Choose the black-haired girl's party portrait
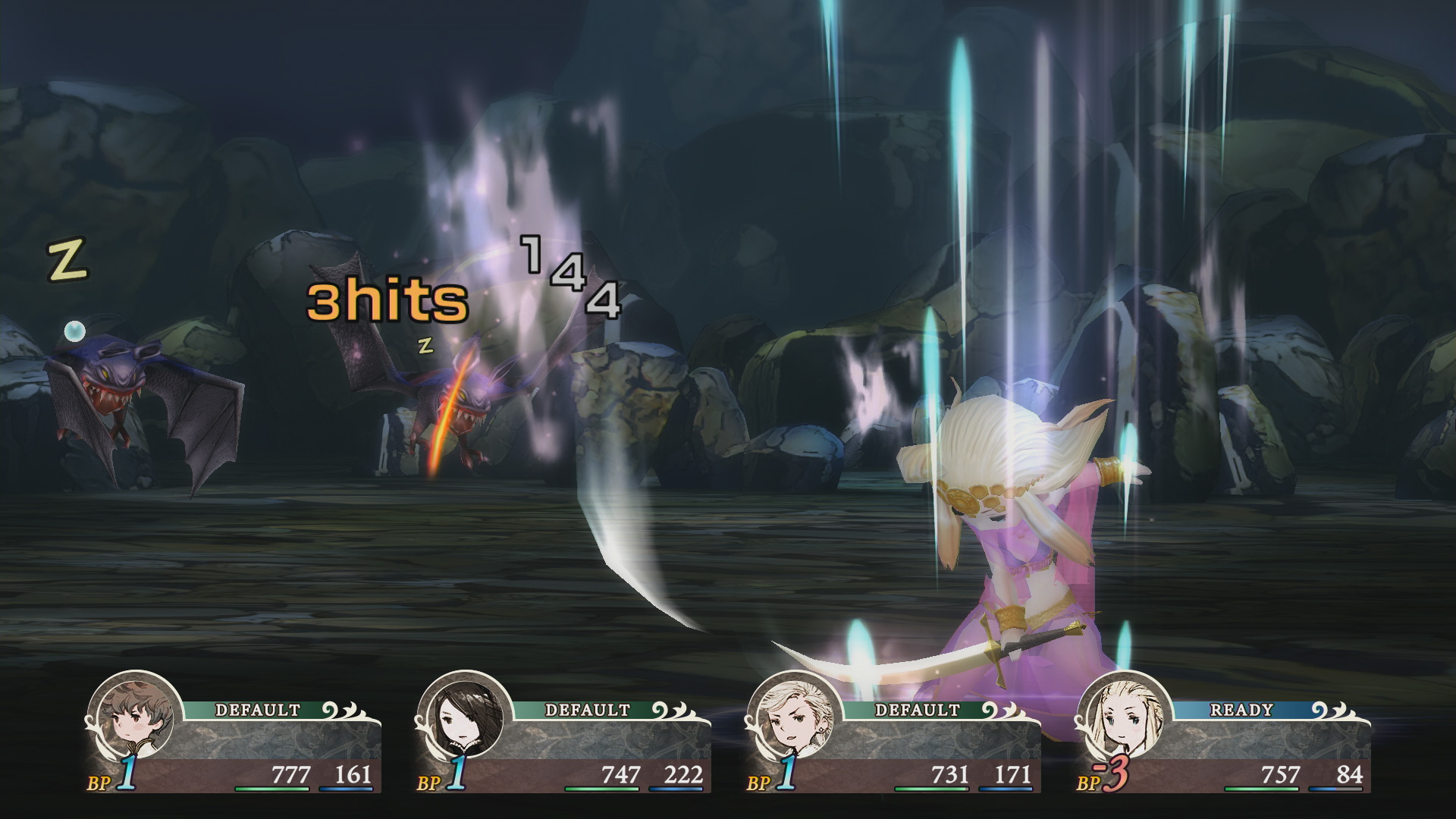The image size is (1456, 819). (x=465, y=717)
